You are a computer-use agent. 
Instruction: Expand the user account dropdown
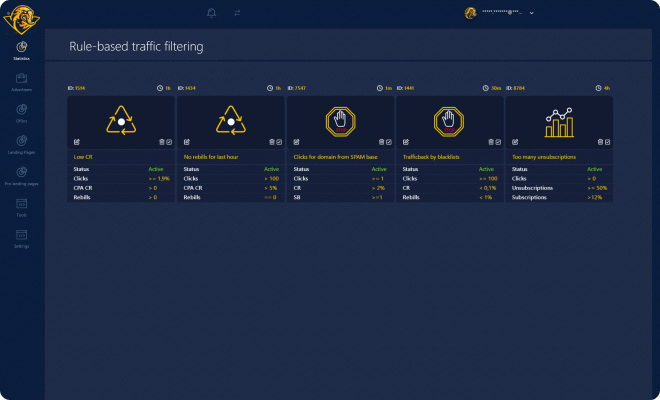tap(531, 13)
